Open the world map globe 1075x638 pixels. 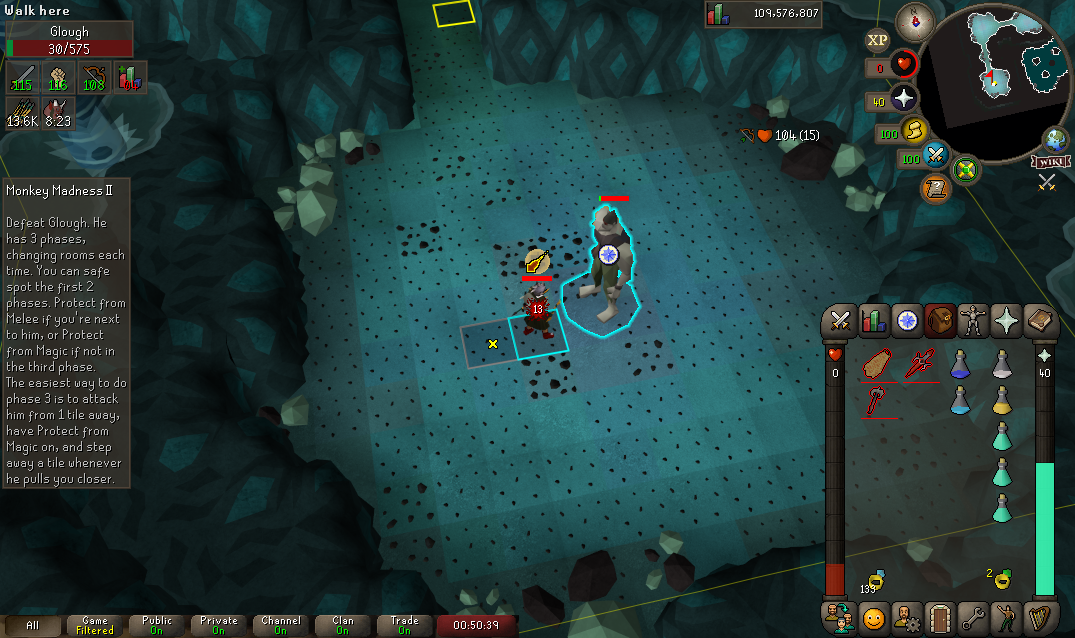tap(1056, 139)
